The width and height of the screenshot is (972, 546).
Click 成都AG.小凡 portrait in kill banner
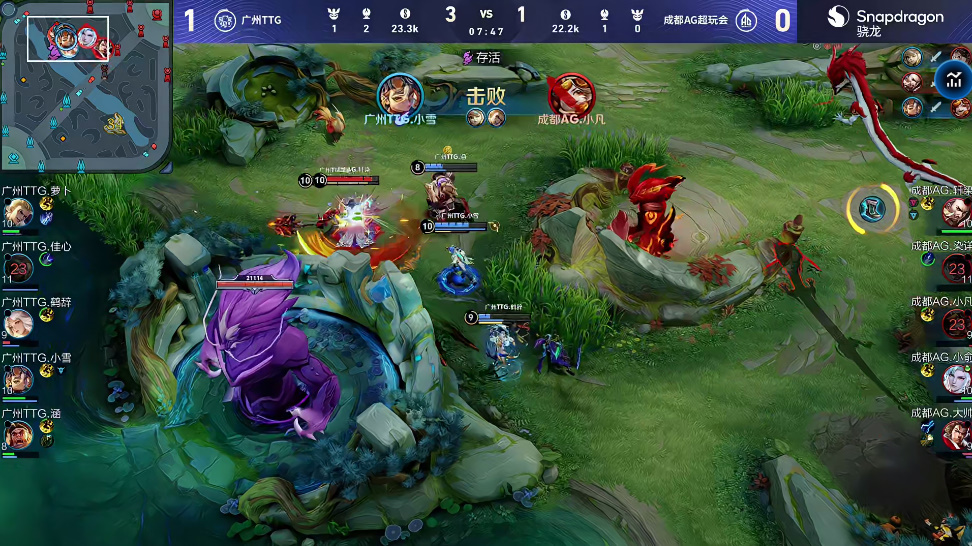(570, 95)
